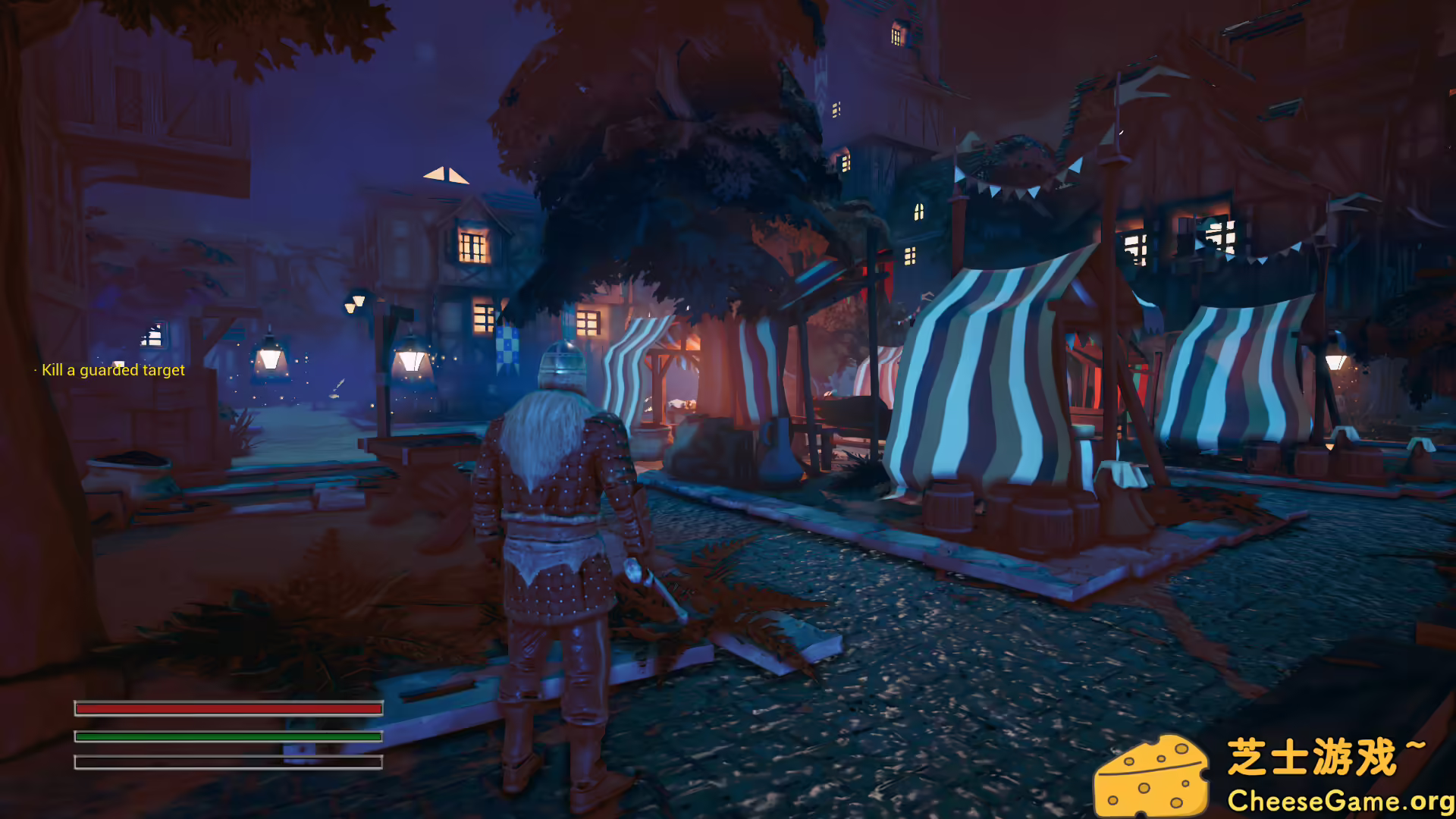Click the CheeseGame.org watermark text
This screenshot has width=1456, height=819.
[x=1342, y=799]
